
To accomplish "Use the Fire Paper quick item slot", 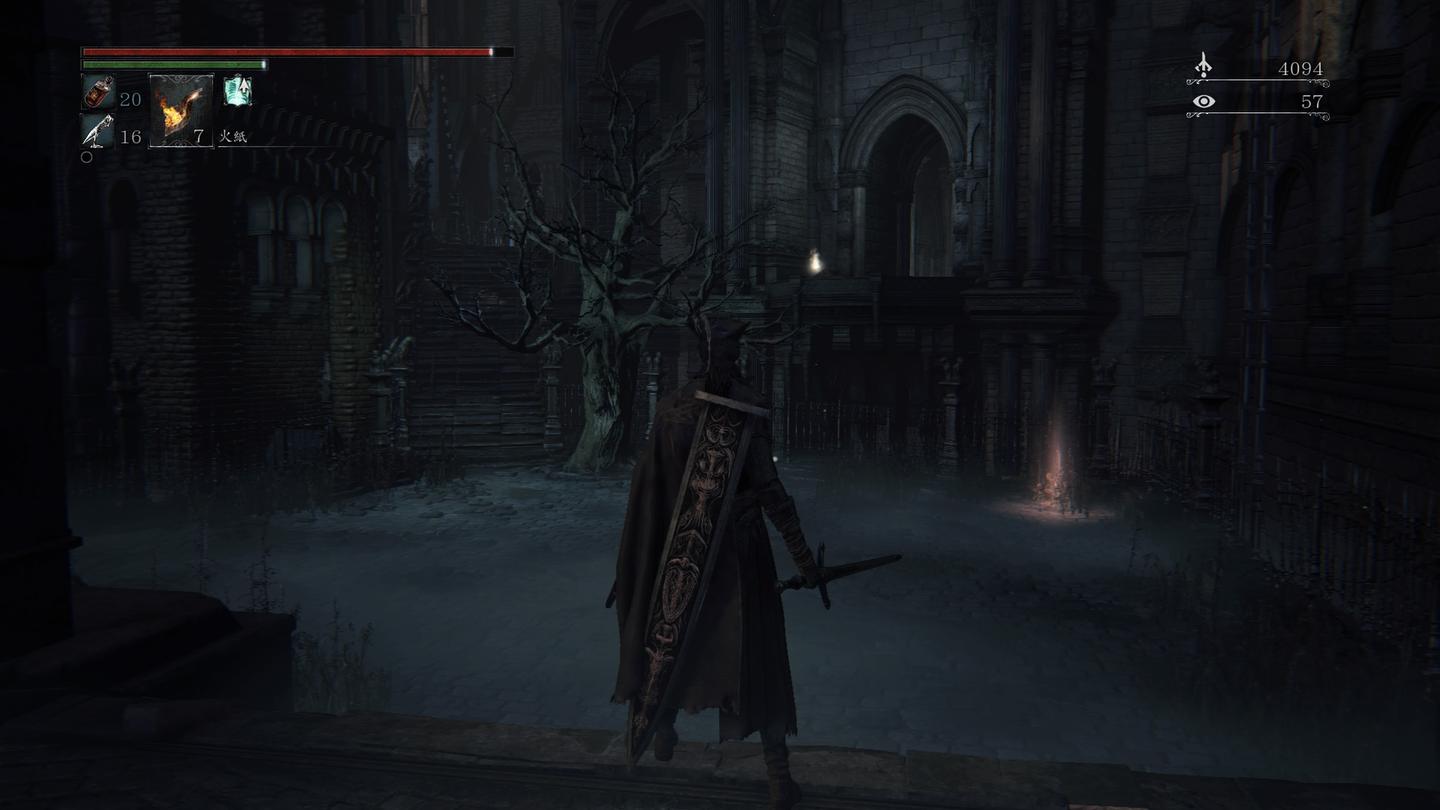I will [x=181, y=110].
